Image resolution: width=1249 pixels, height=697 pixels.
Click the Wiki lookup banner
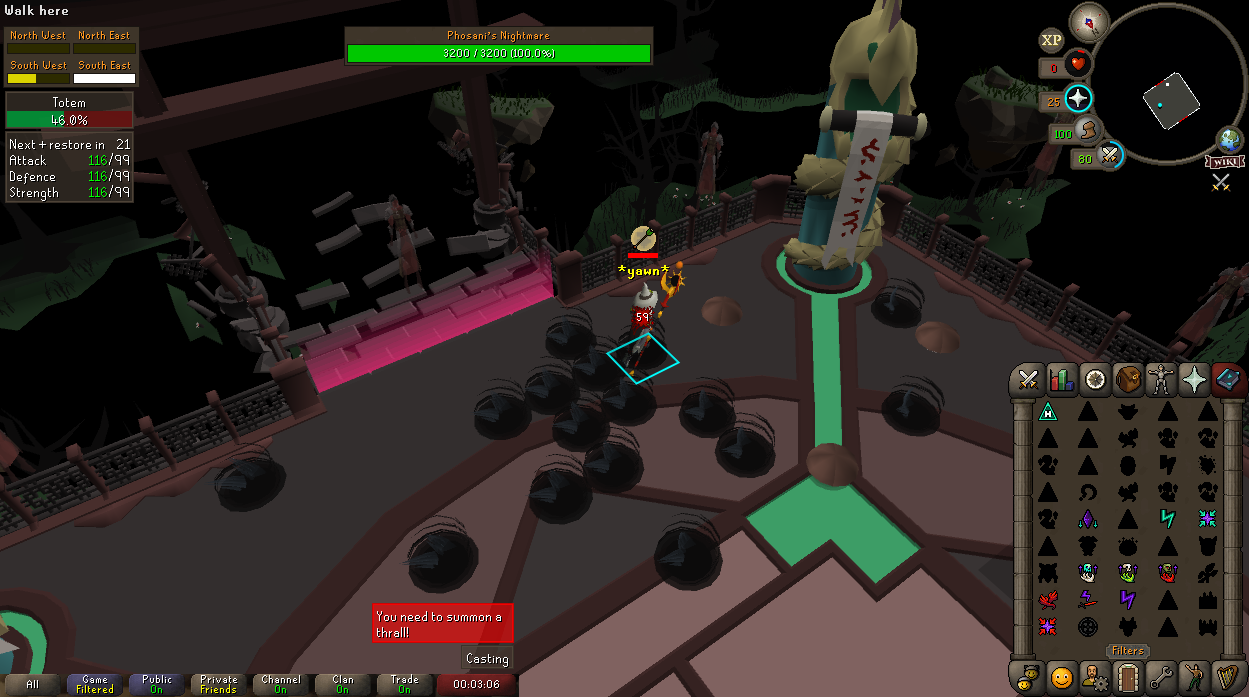1223,162
